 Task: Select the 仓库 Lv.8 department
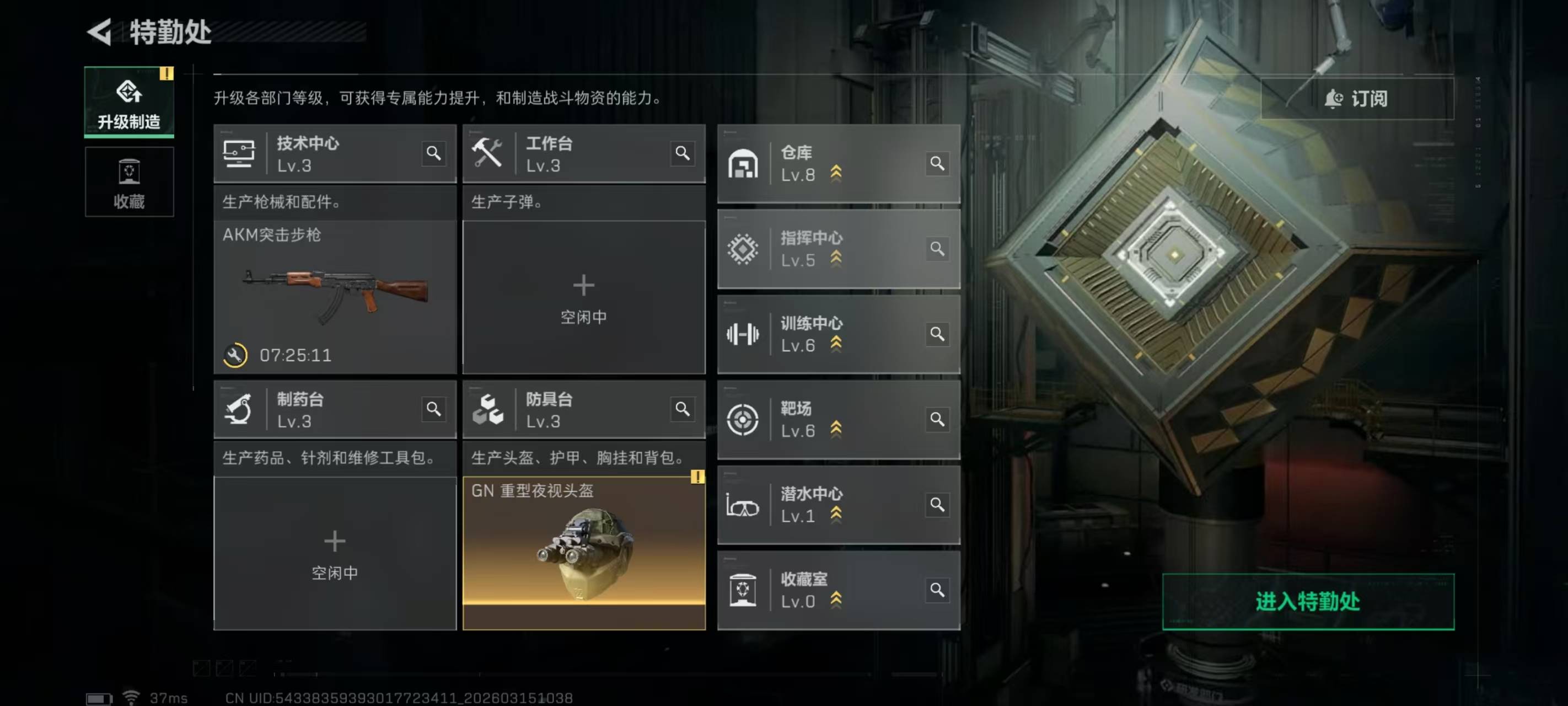point(821,163)
